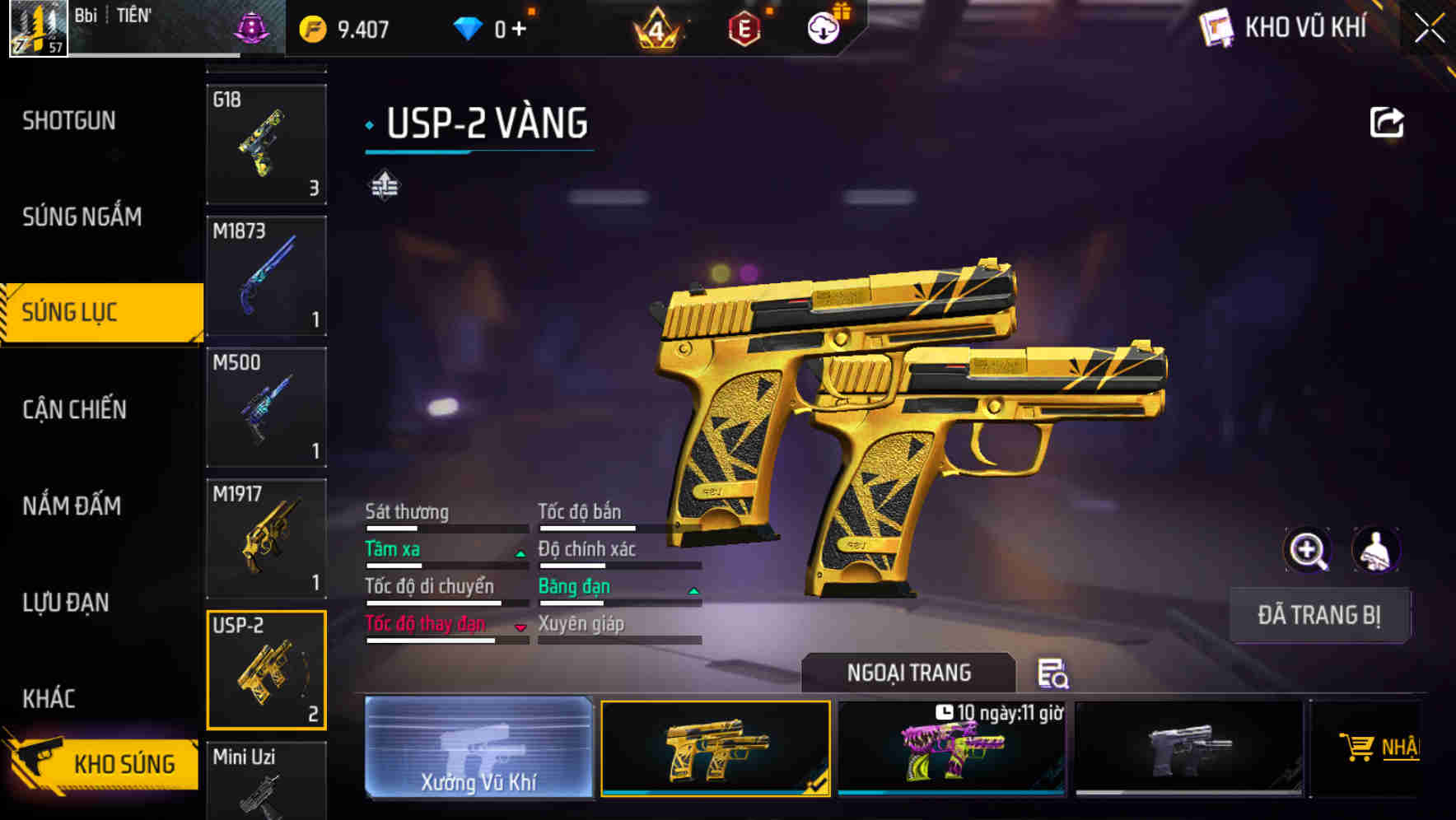The image size is (1456, 820).
Task: Click the ĐÃ TRANG BỊ button
Action: tap(1319, 615)
